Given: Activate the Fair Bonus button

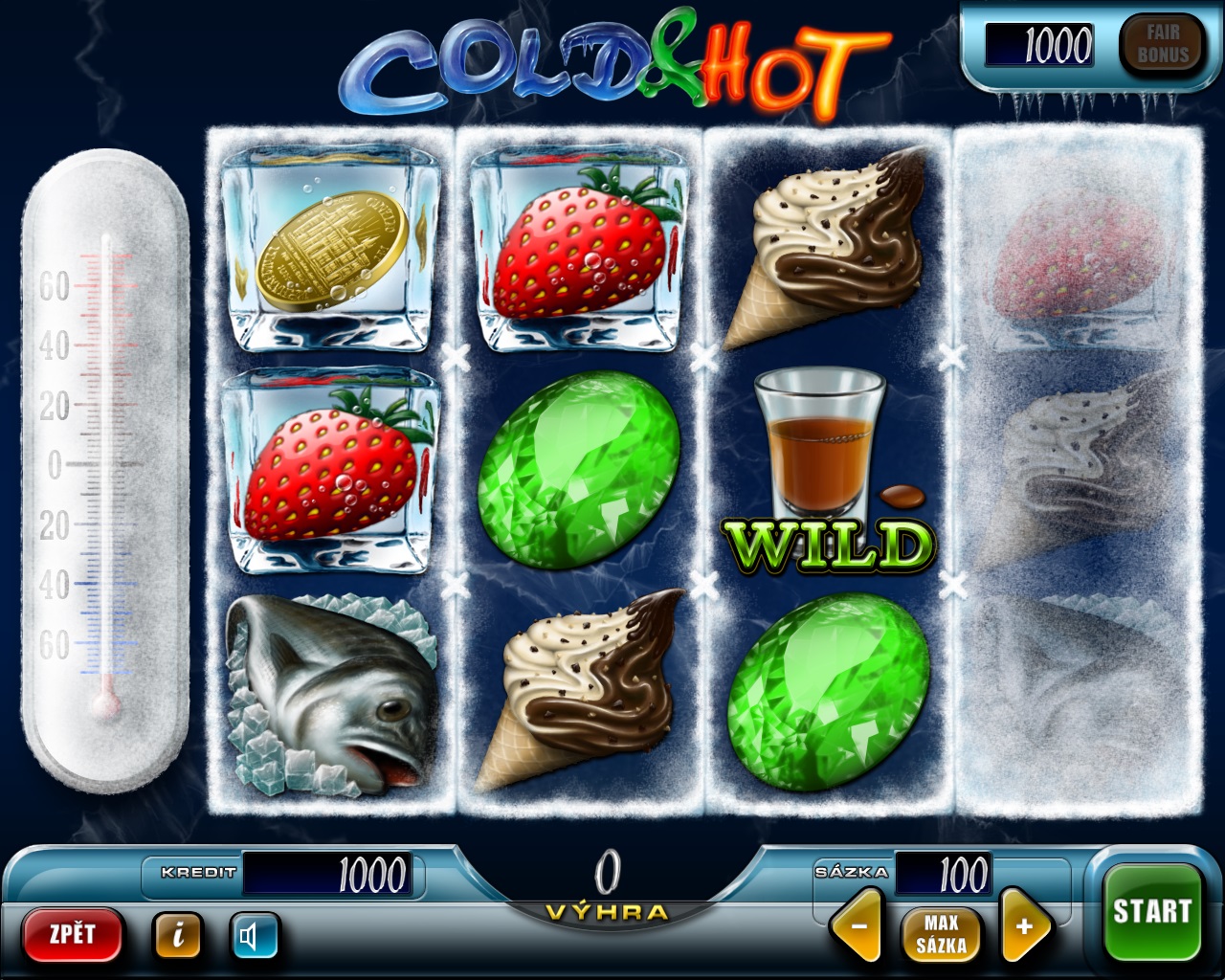Looking at the screenshot, I should coord(1162,44).
